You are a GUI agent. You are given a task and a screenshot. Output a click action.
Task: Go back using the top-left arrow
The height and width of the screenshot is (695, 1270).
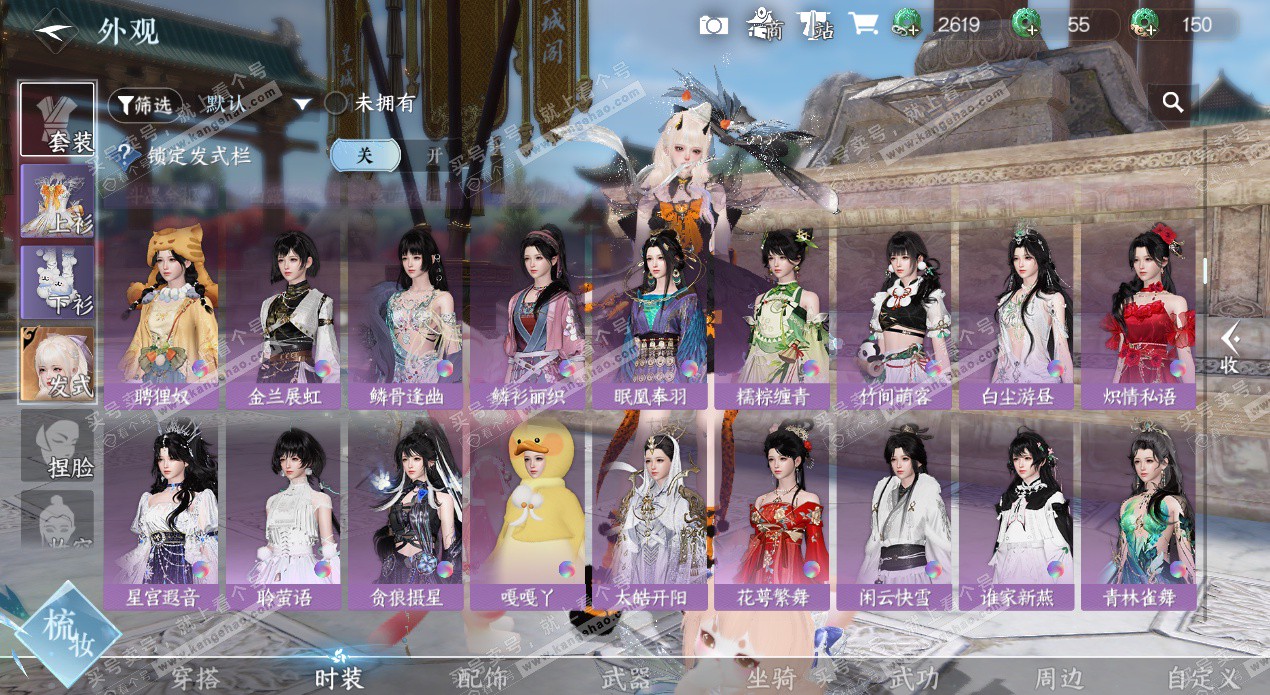[55, 32]
